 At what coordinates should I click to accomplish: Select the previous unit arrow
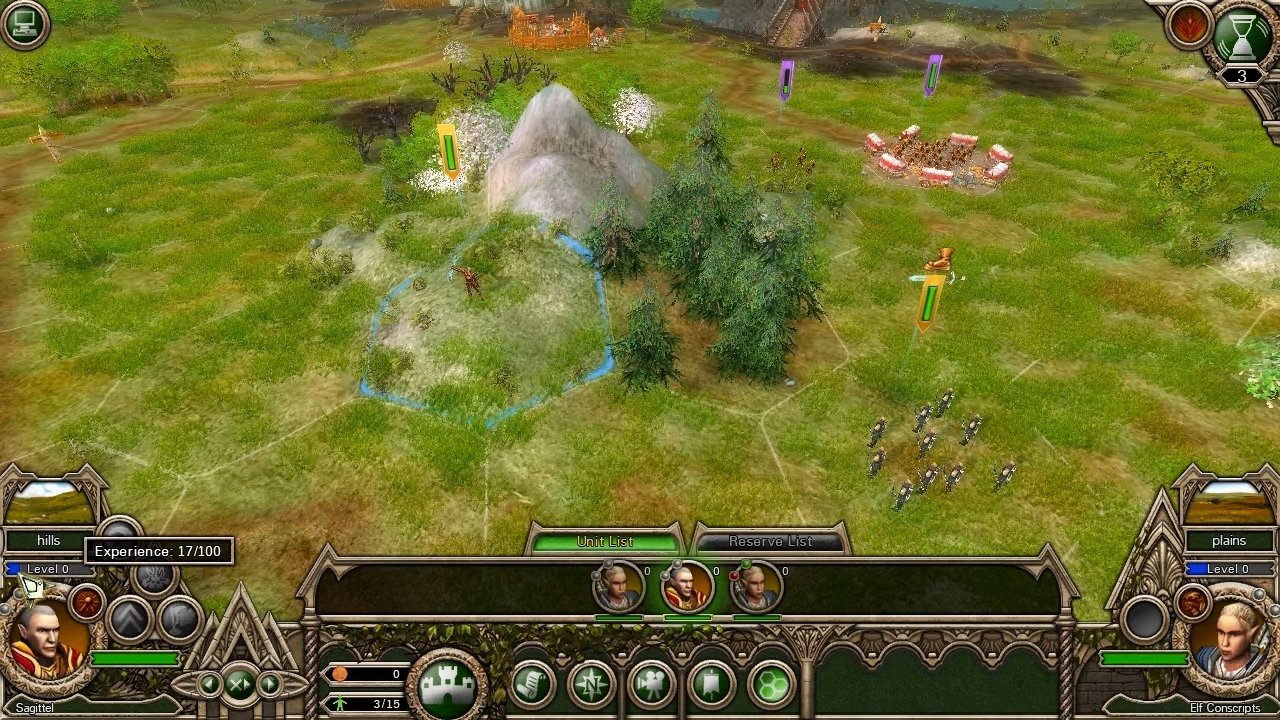[210, 684]
